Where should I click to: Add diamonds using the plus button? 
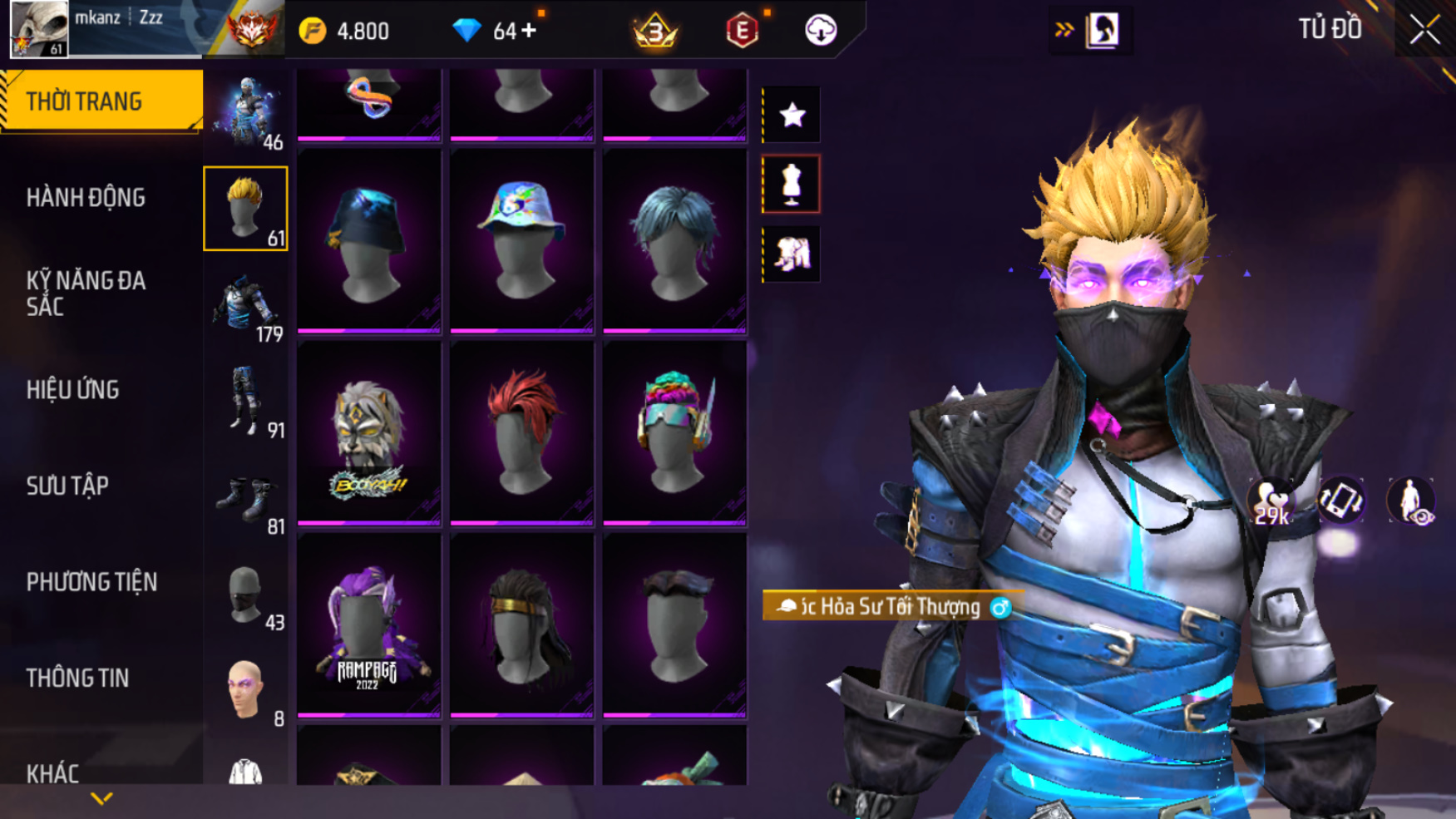(x=529, y=32)
